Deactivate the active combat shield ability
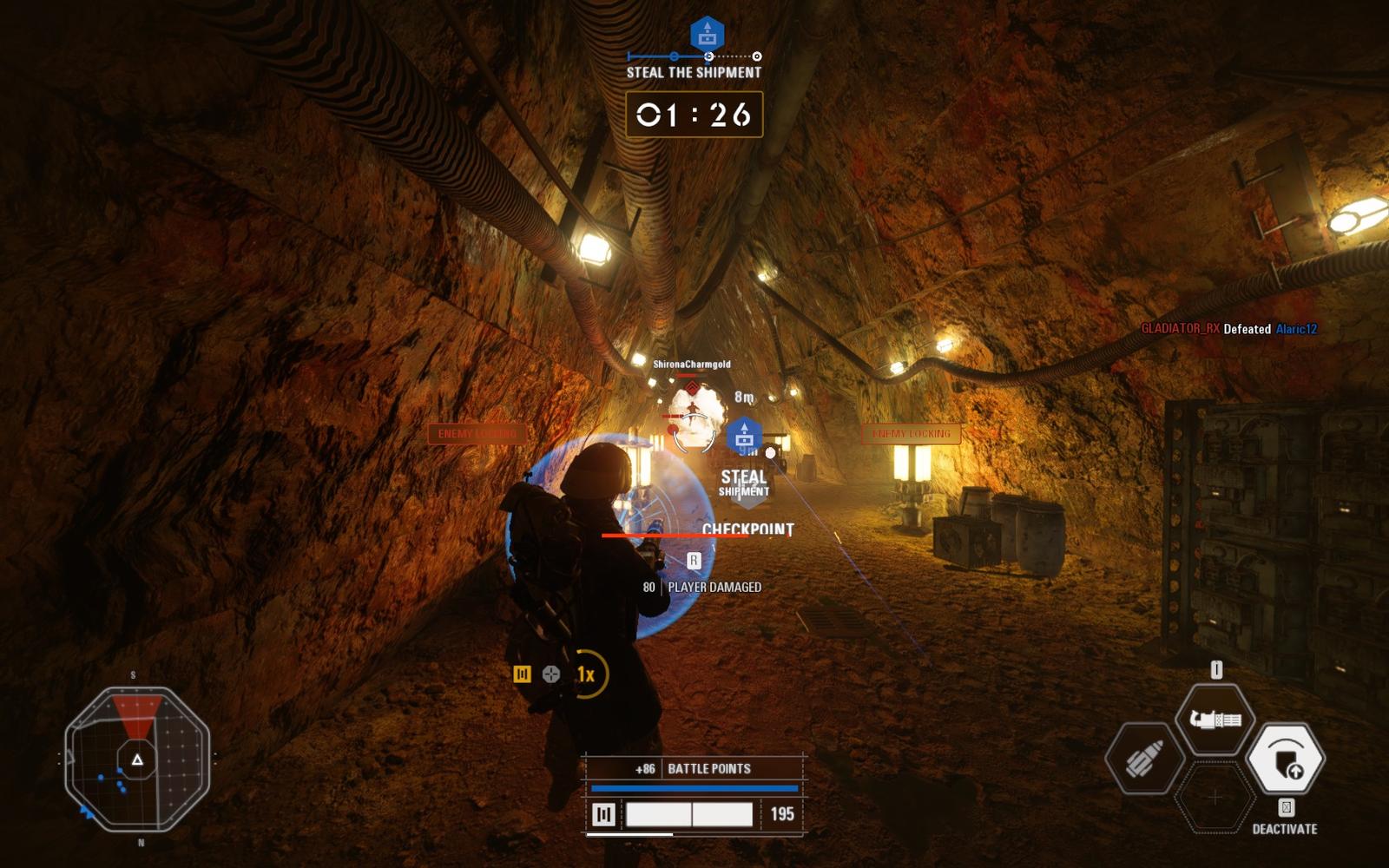The height and width of the screenshot is (868, 1389). (1285, 759)
